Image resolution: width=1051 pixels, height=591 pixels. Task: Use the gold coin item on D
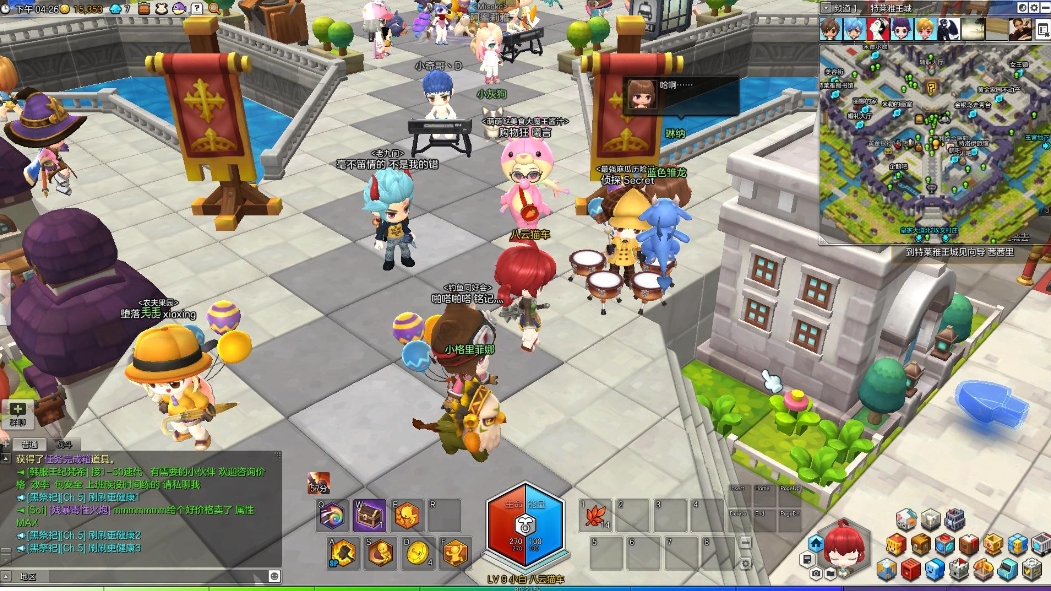pos(418,552)
